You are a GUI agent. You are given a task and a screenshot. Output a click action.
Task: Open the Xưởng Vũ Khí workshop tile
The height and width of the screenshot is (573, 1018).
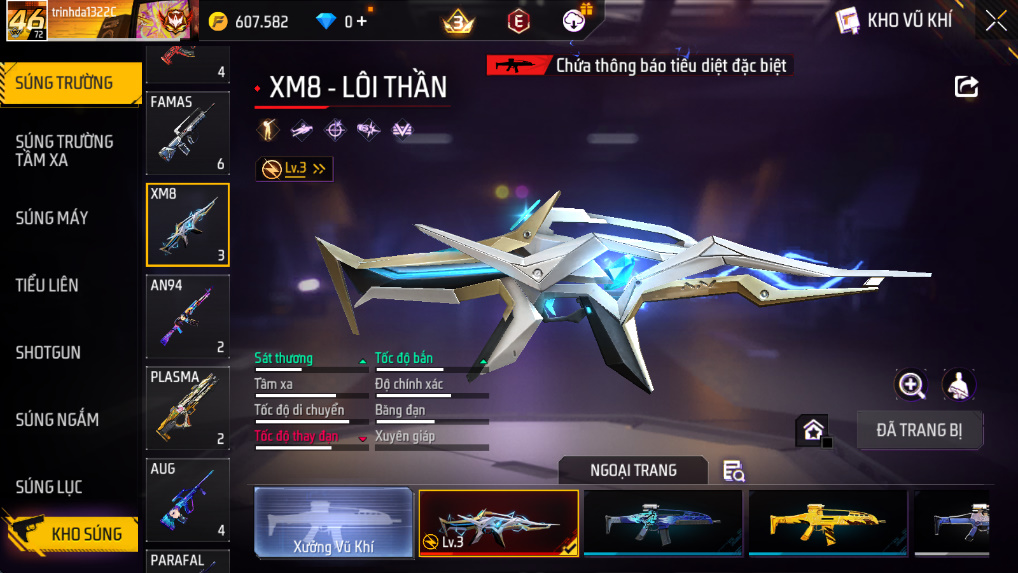333,522
